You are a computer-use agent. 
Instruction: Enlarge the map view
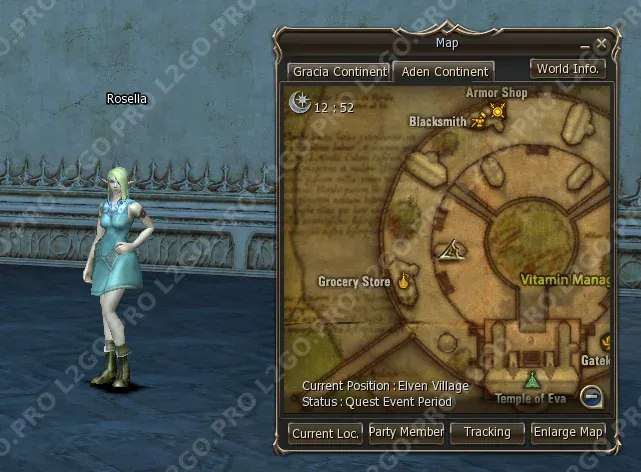[568, 432]
